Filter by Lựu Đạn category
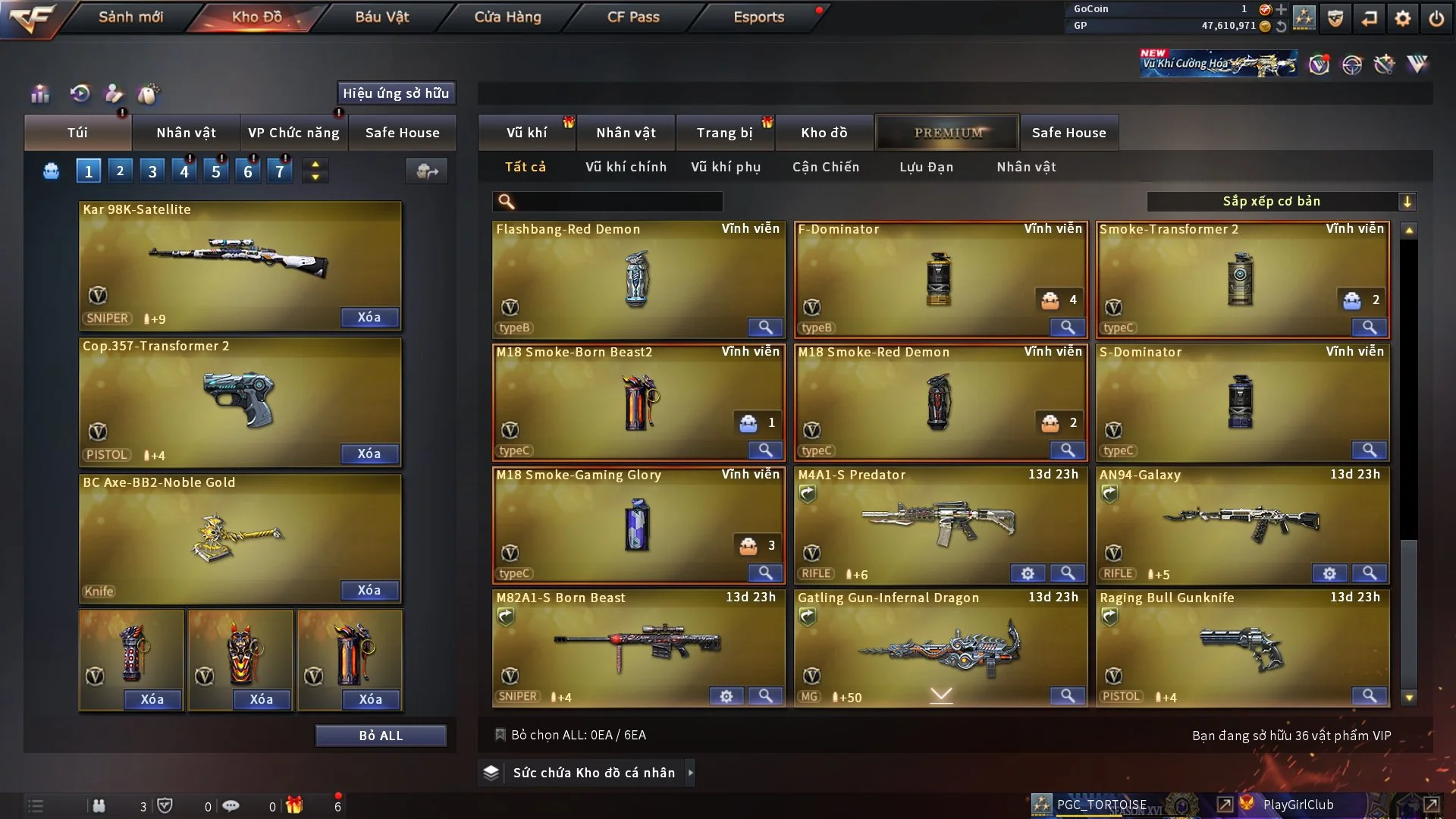 point(926,167)
